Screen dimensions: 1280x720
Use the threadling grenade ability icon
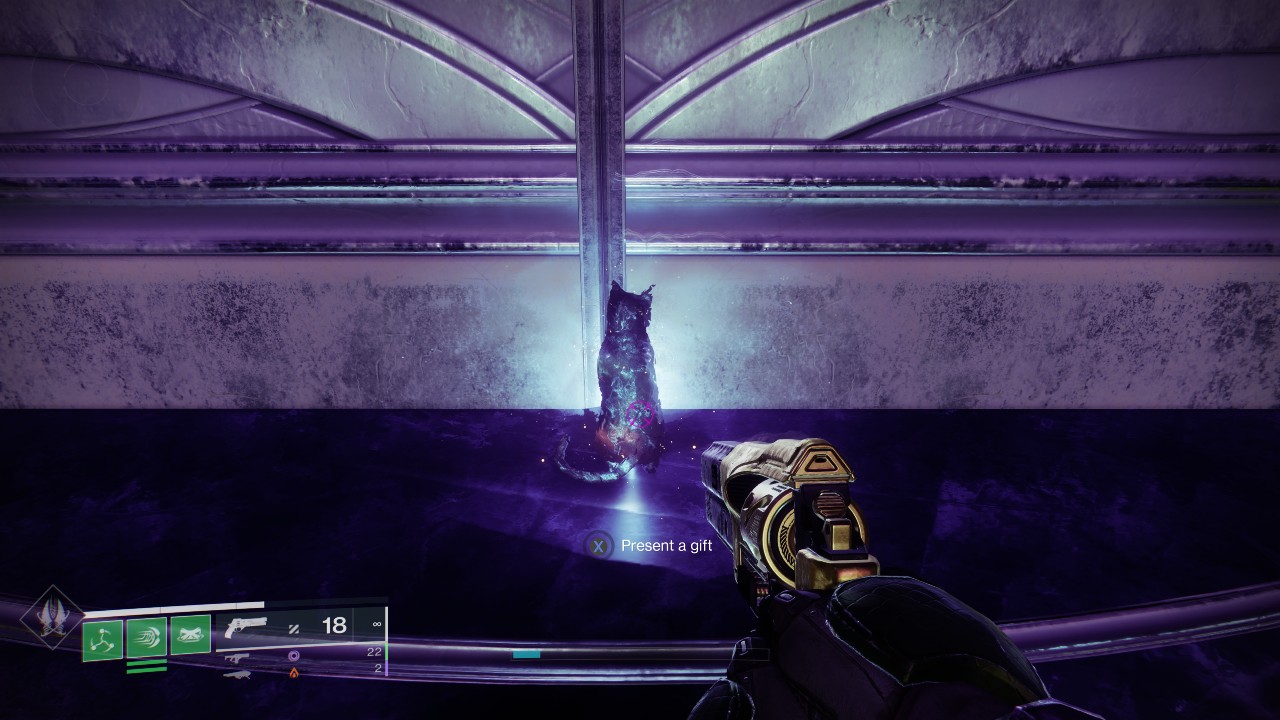tap(103, 640)
